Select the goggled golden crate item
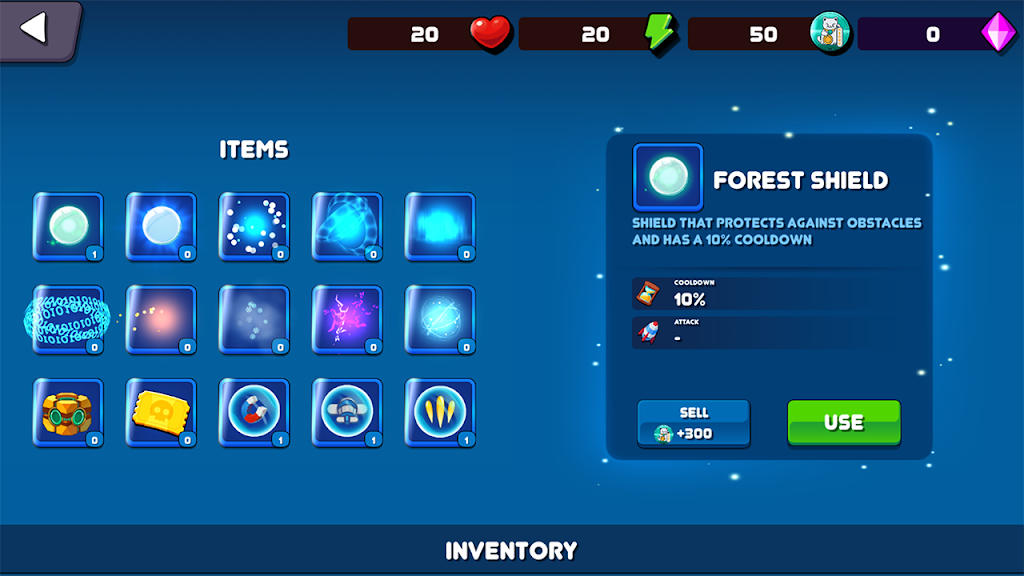Screen dimensions: 1024x576 68,412
